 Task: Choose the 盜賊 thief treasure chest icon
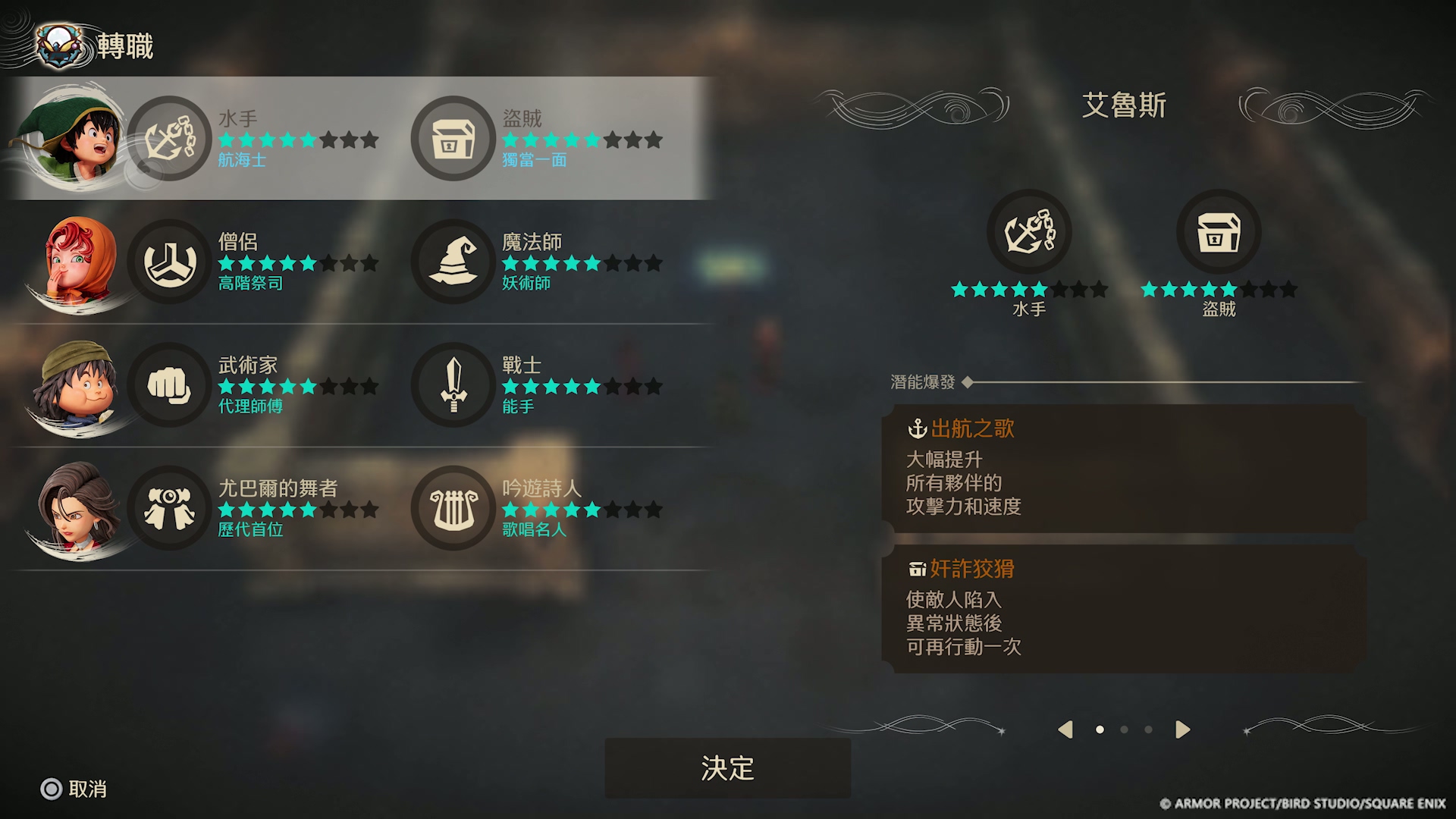pos(453,138)
